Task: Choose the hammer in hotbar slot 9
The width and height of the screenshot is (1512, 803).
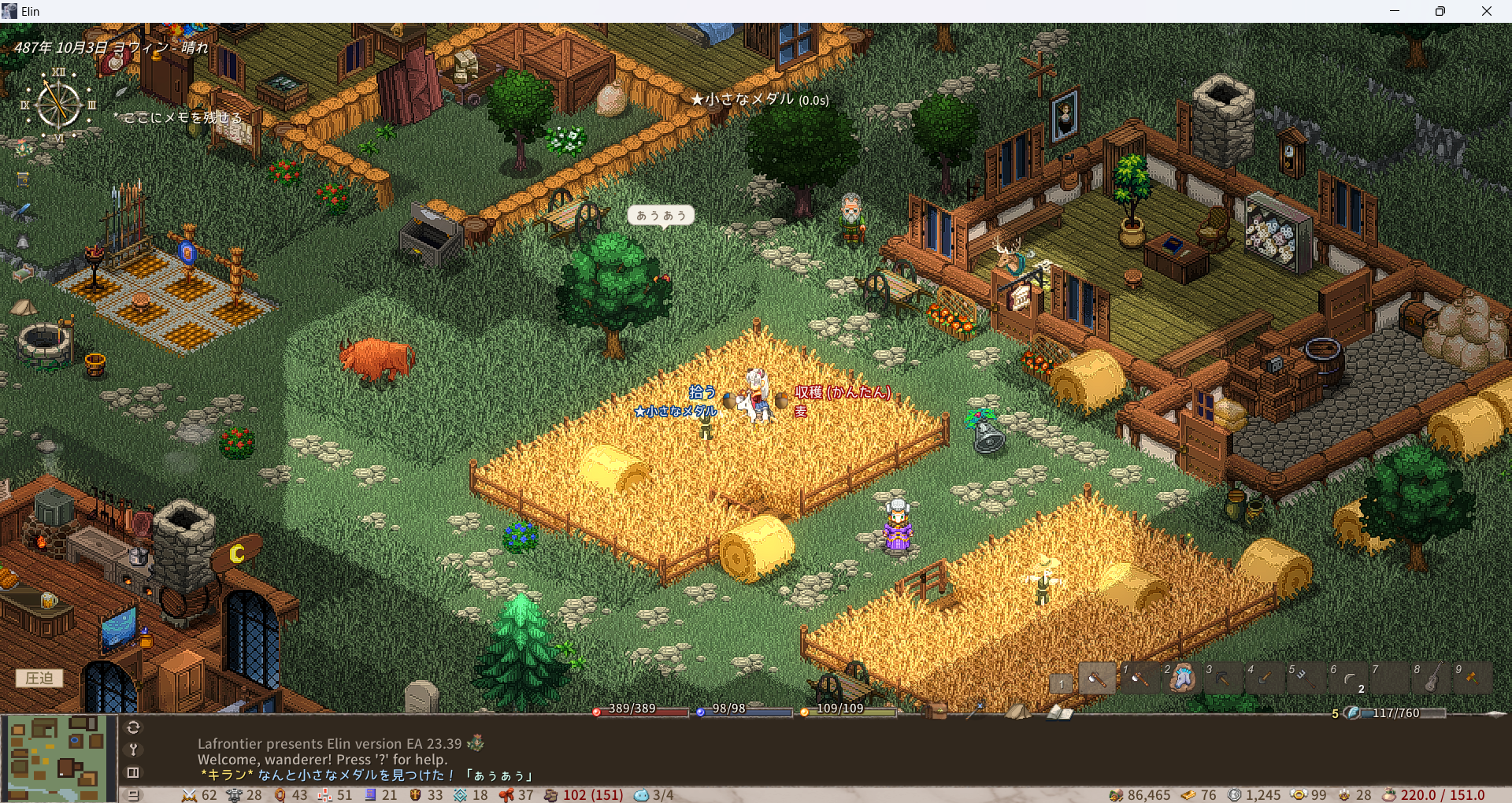Action: [1473, 678]
